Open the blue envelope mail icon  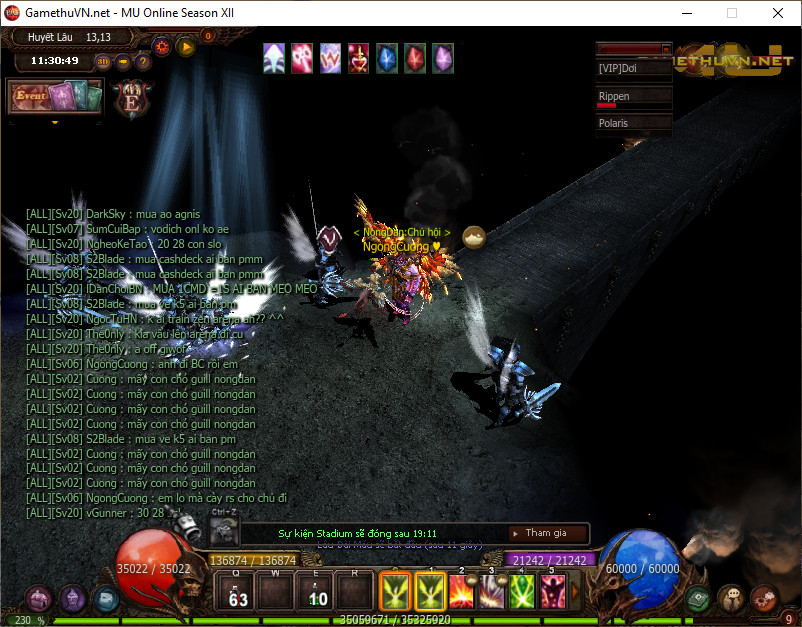tap(106, 599)
